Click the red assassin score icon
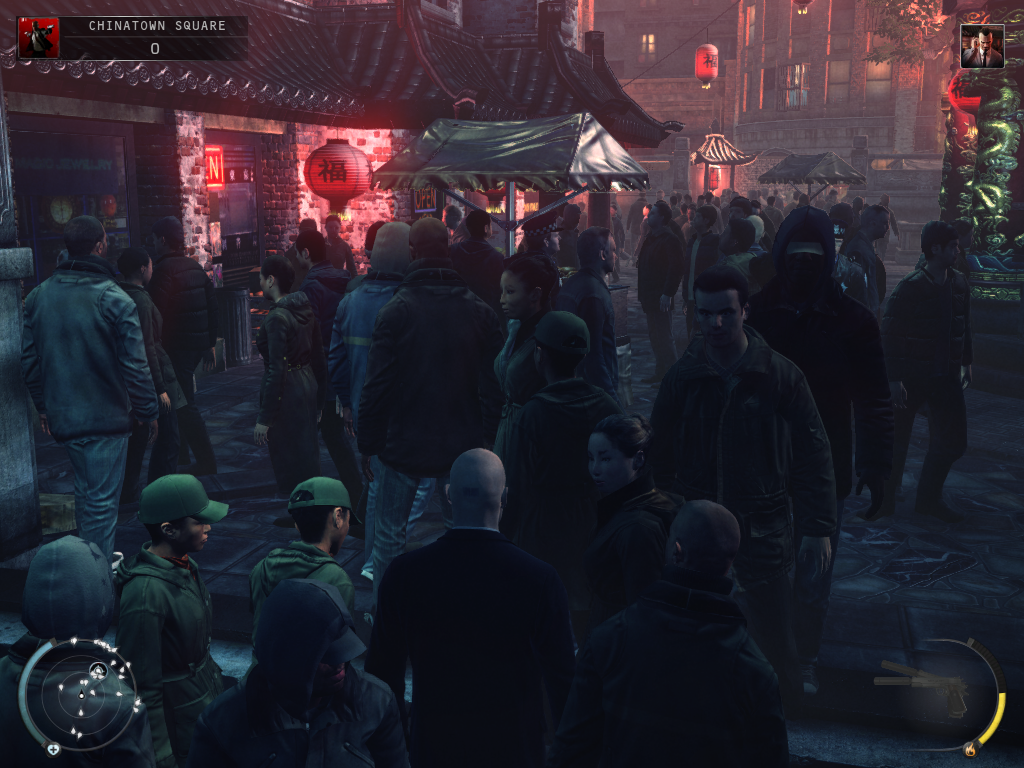Viewport: 1024px width, 768px height. point(38,38)
